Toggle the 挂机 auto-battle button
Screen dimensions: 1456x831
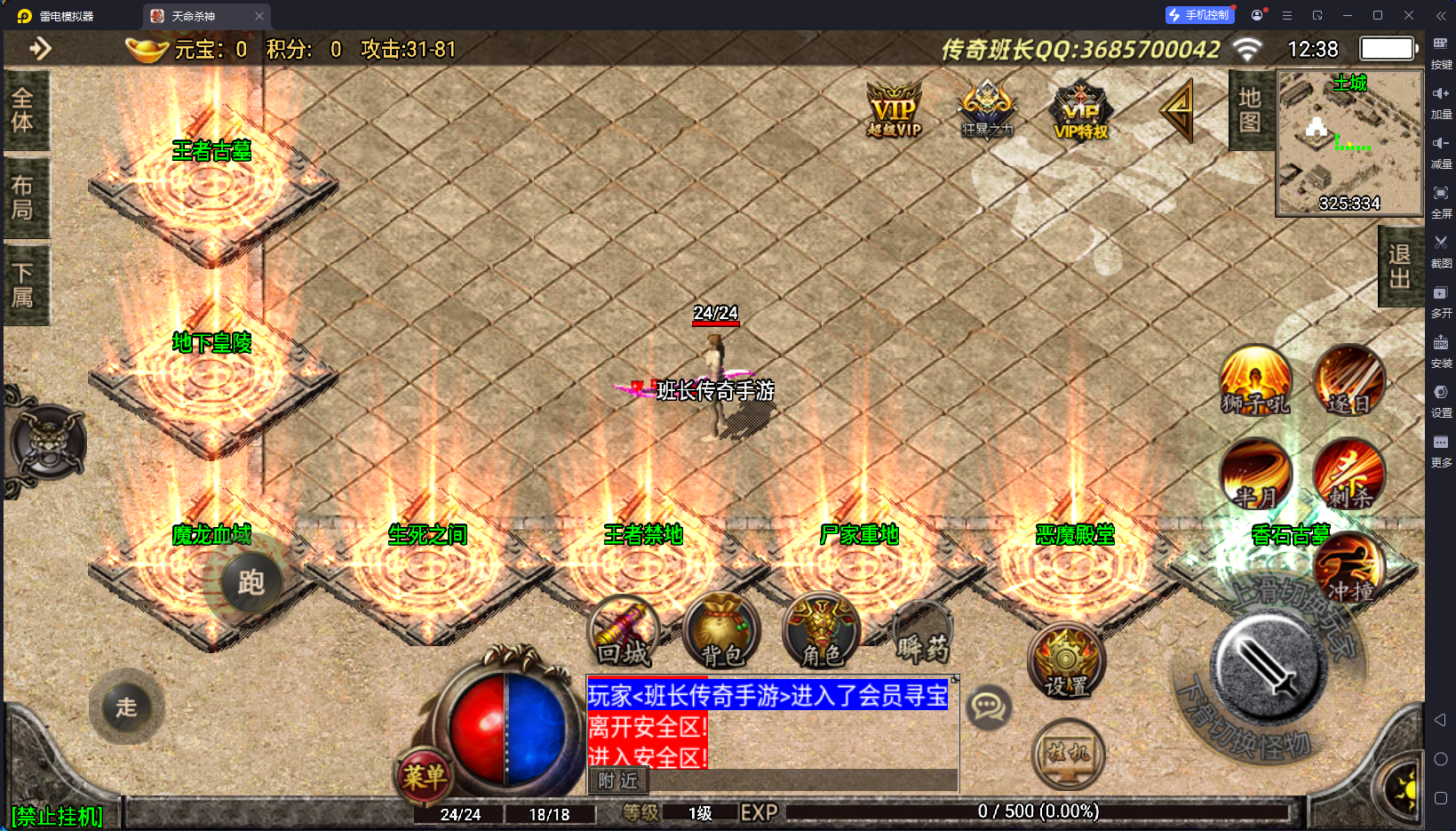tap(1069, 754)
